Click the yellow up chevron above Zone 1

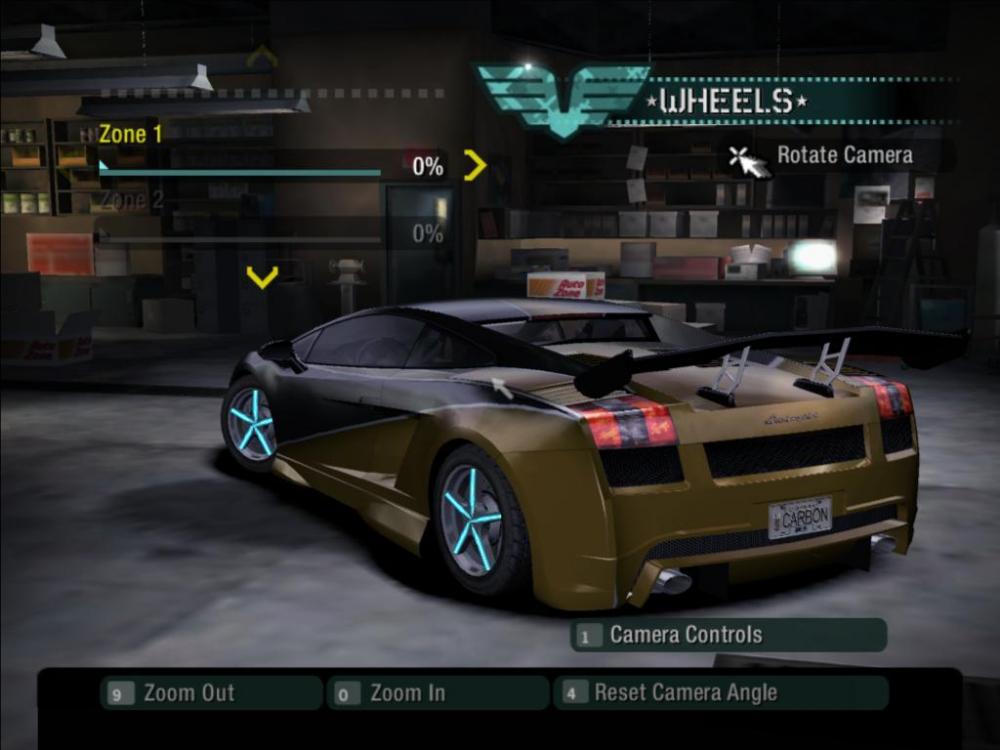pyautogui.click(x=262, y=56)
